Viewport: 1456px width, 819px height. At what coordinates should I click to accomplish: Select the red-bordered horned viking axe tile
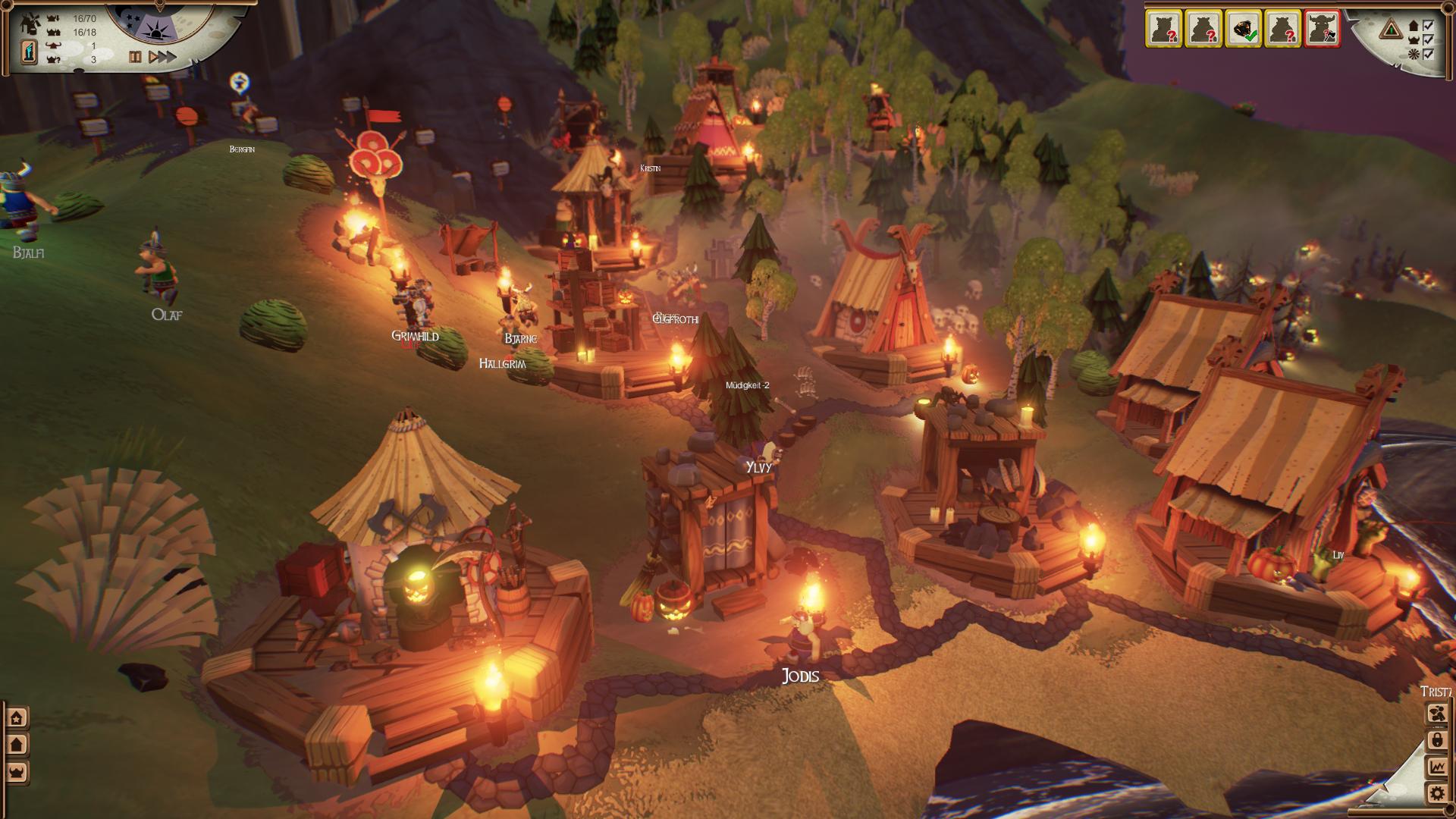click(x=1322, y=29)
